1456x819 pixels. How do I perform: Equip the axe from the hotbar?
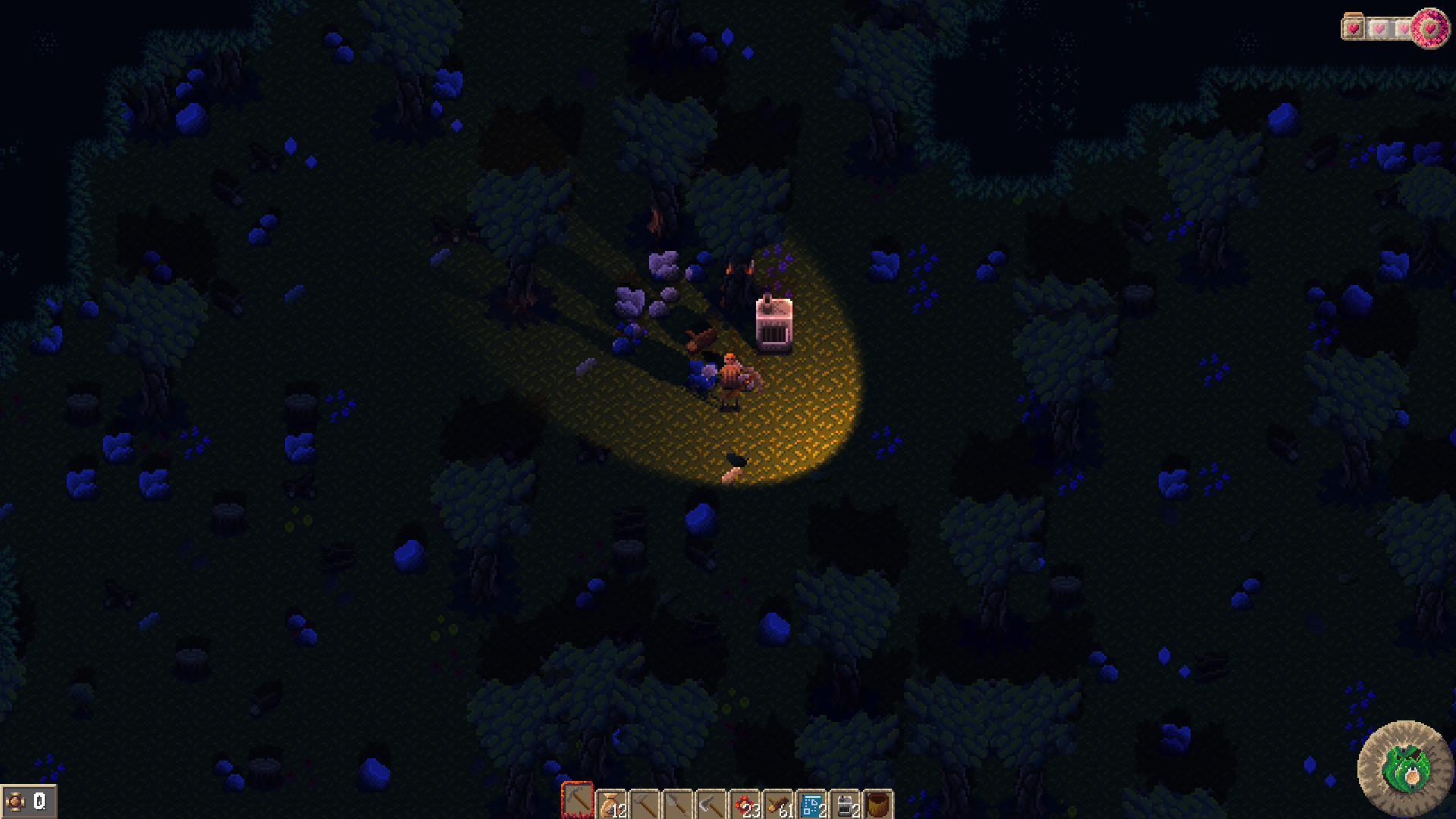[x=712, y=802]
